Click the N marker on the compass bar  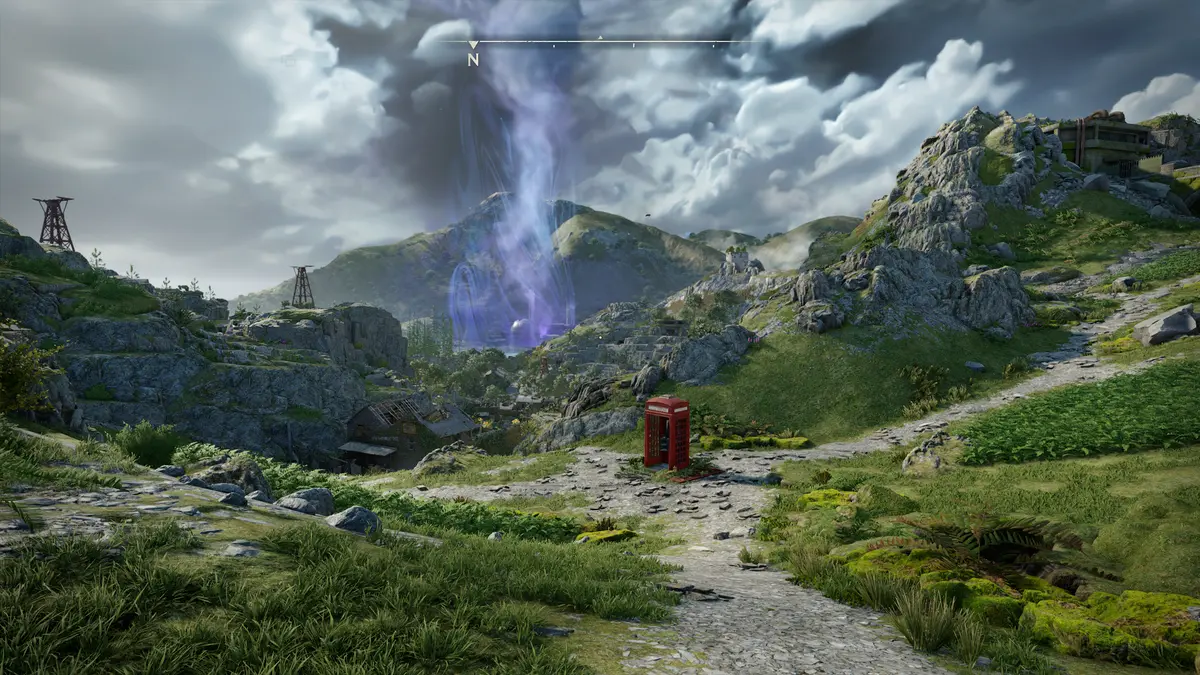click(x=473, y=58)
